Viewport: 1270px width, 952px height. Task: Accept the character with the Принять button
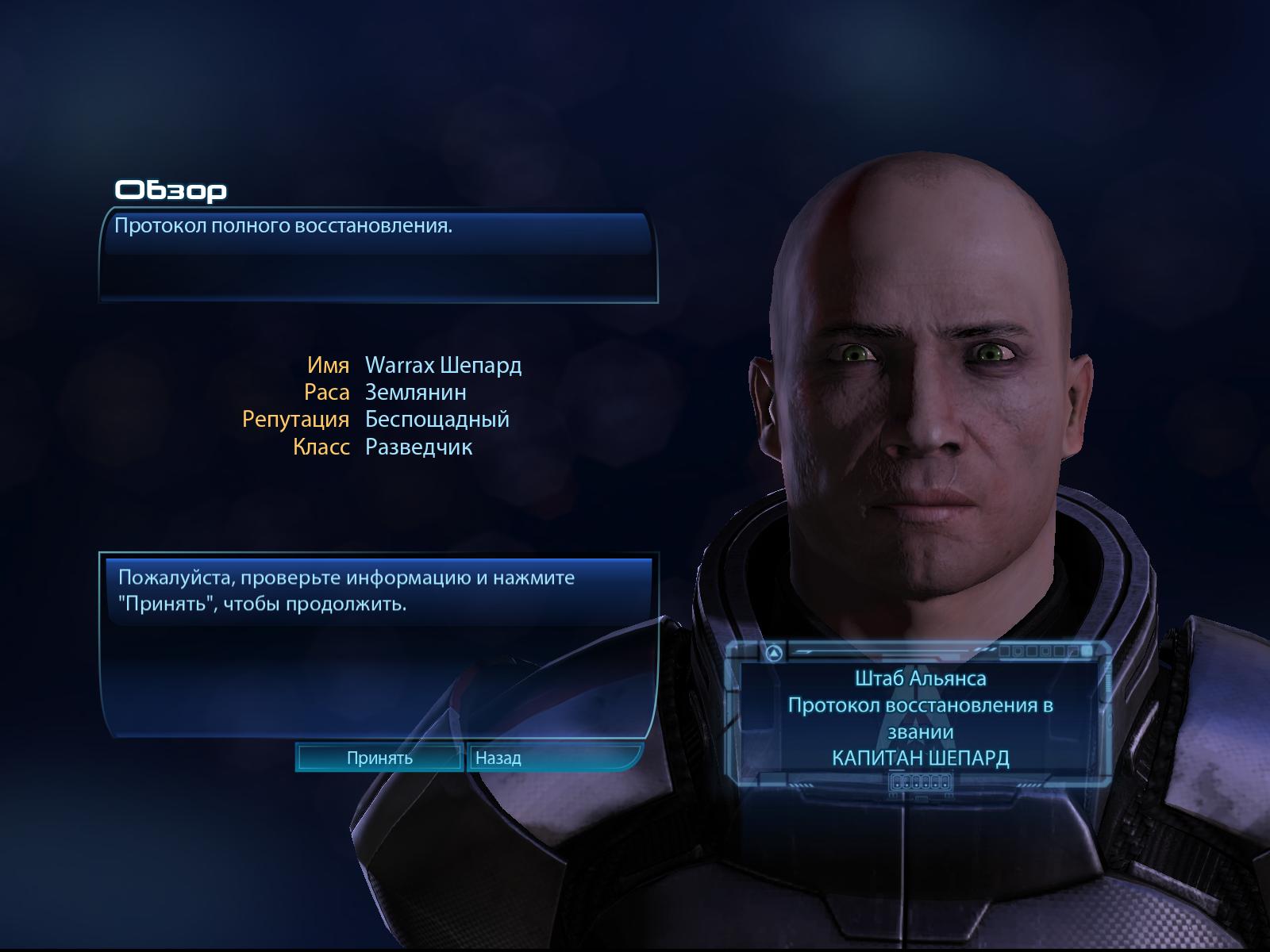pos(379,758)
